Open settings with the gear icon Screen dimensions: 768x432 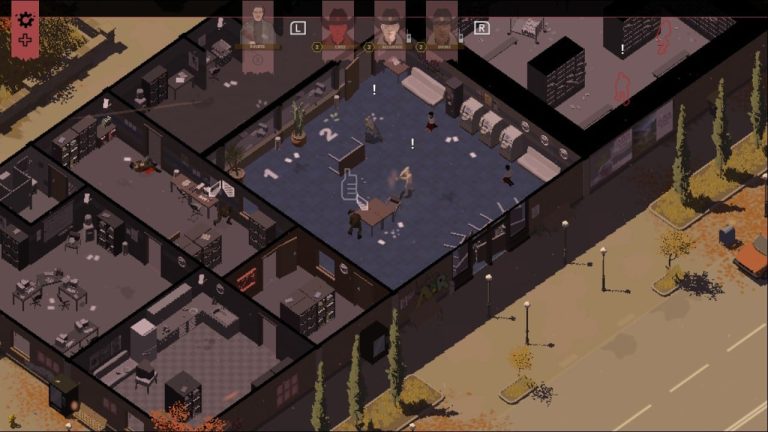[26, 18]
